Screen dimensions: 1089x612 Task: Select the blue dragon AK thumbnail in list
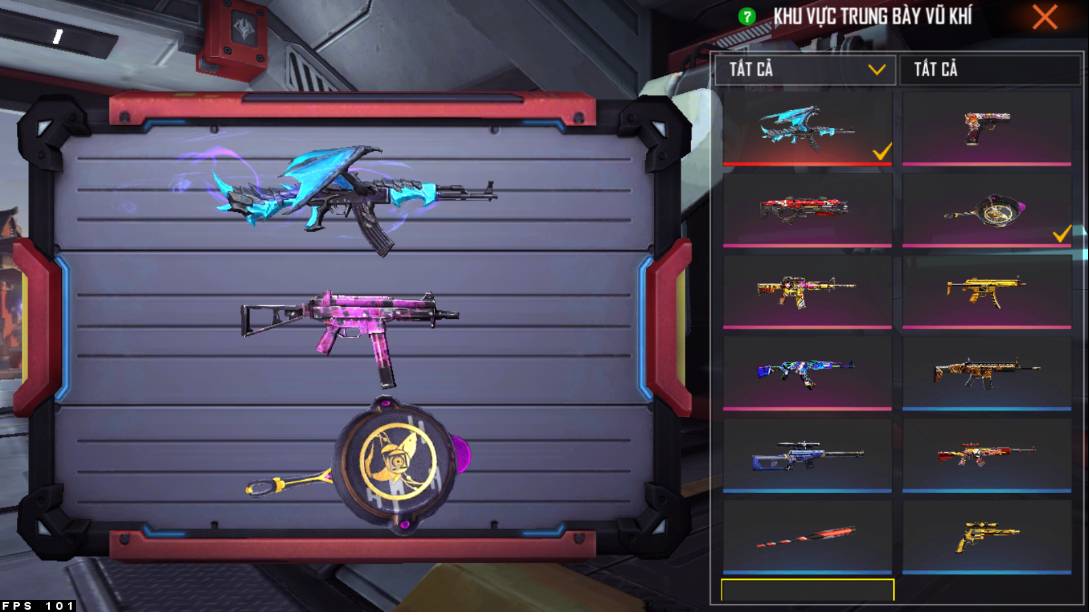click(807, 128)
